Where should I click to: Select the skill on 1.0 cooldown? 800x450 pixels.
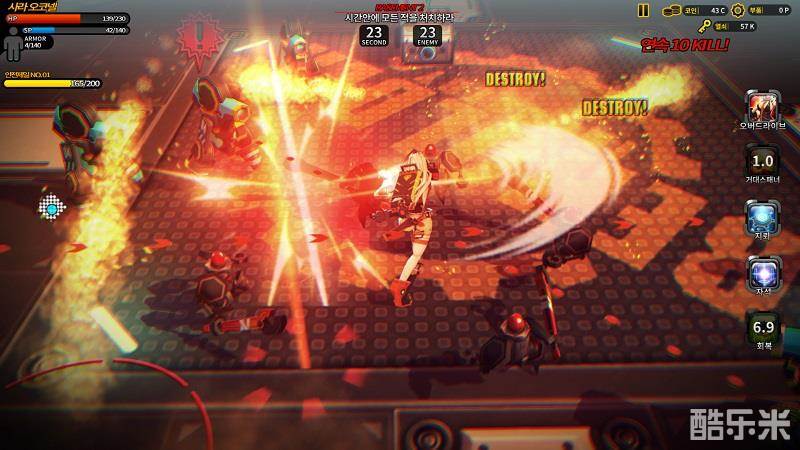click(763, 161)
